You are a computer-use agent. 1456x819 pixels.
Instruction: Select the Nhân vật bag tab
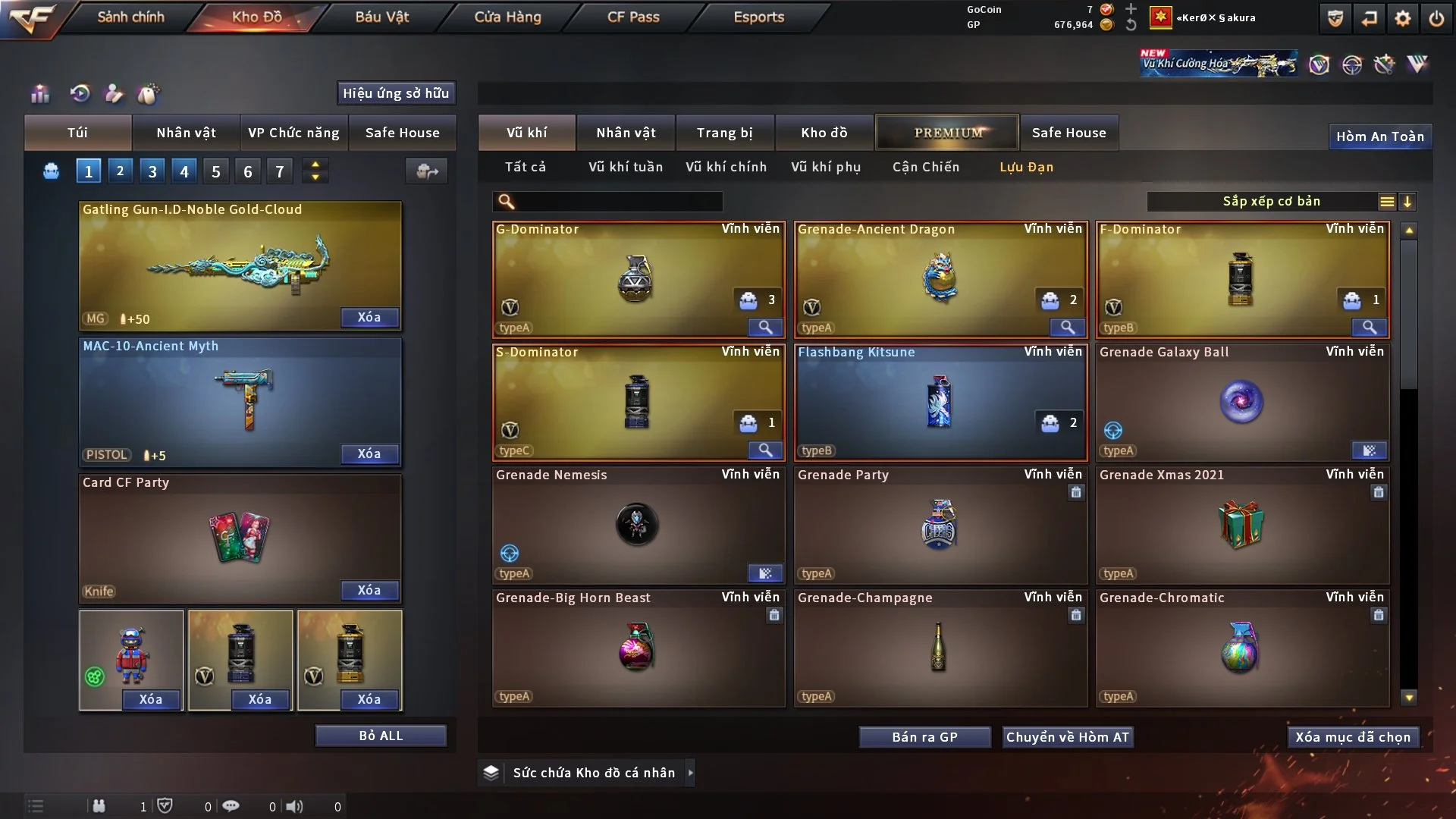click(x=186, y=133)
